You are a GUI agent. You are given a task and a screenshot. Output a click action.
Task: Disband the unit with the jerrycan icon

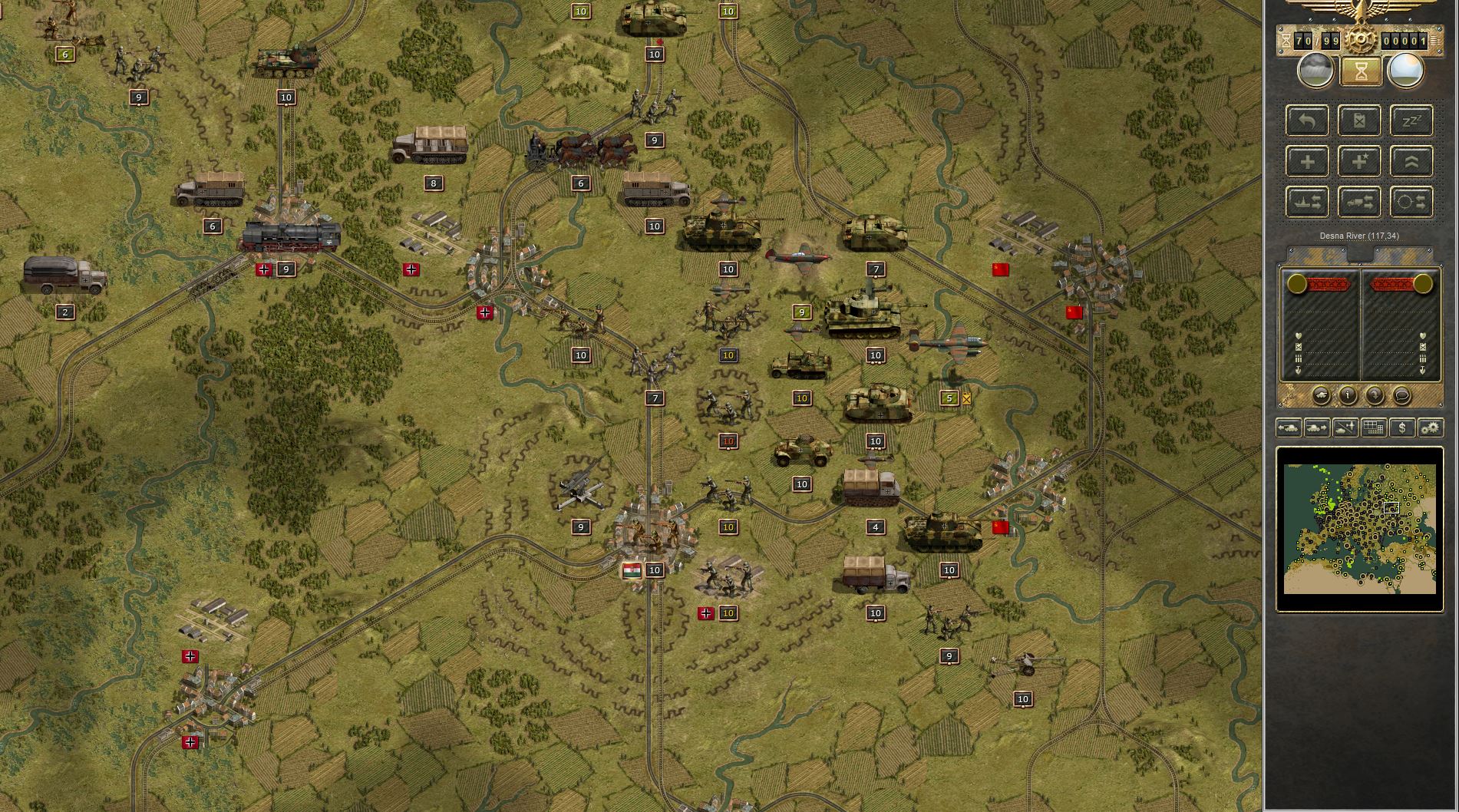pyautogui.click(x=1360, y=120)
